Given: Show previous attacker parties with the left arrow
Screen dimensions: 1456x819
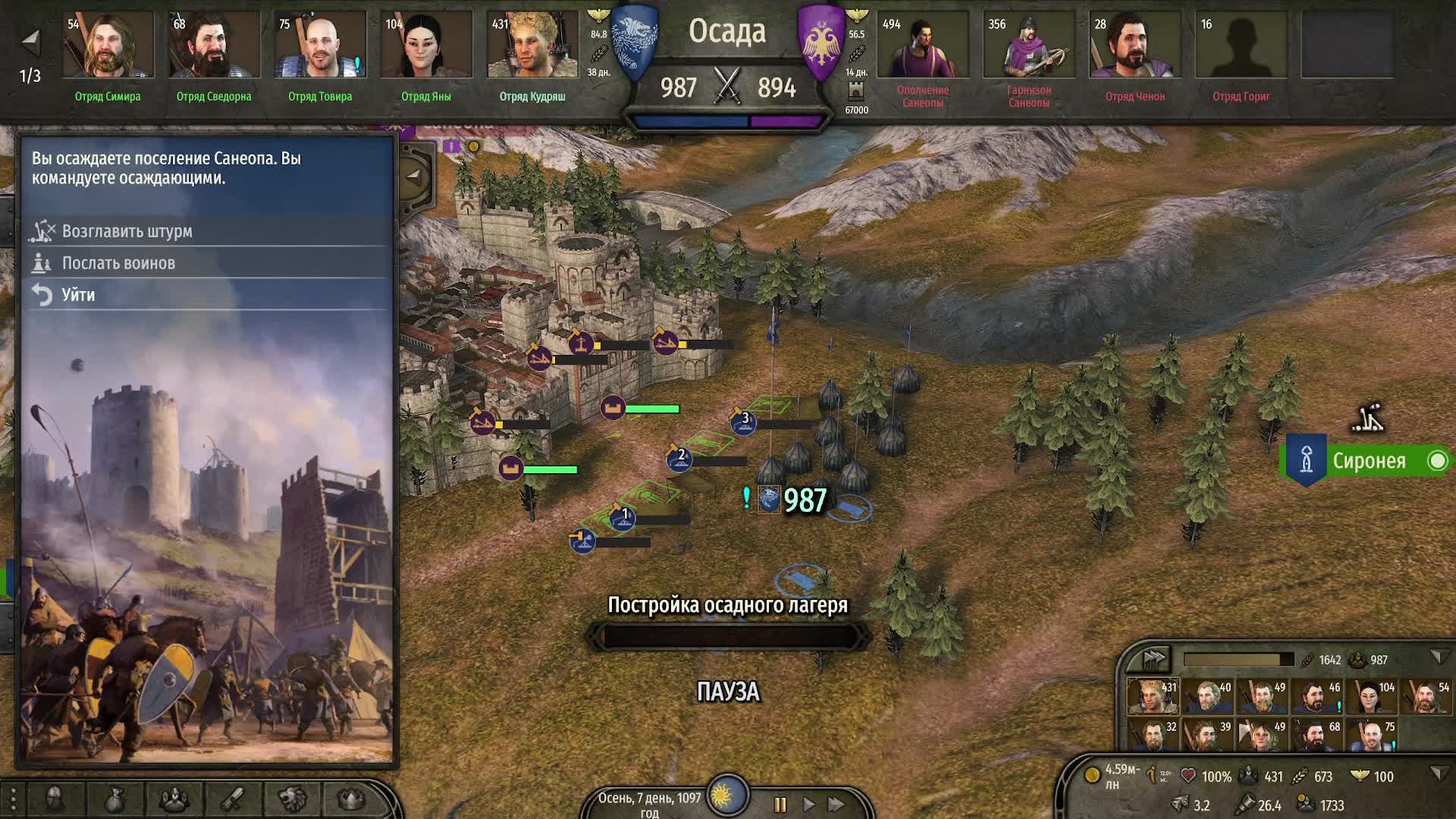Looking at the screenshot, I should (x=30, y=42).
